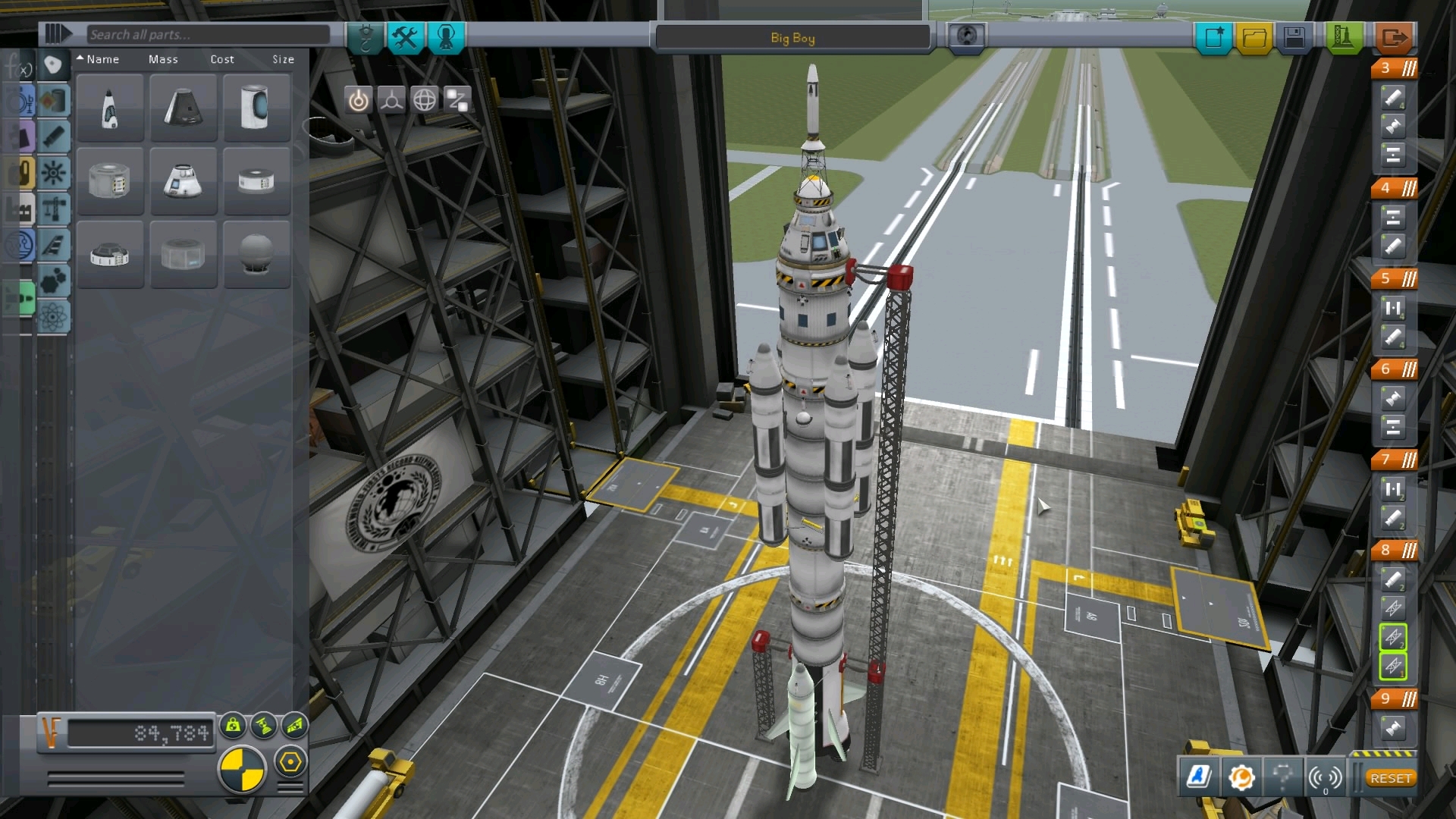Collapse stage 8 in the staging stack
Image resolution: width=1456 pixels, height=819 pixels.
pos(1409,551)
